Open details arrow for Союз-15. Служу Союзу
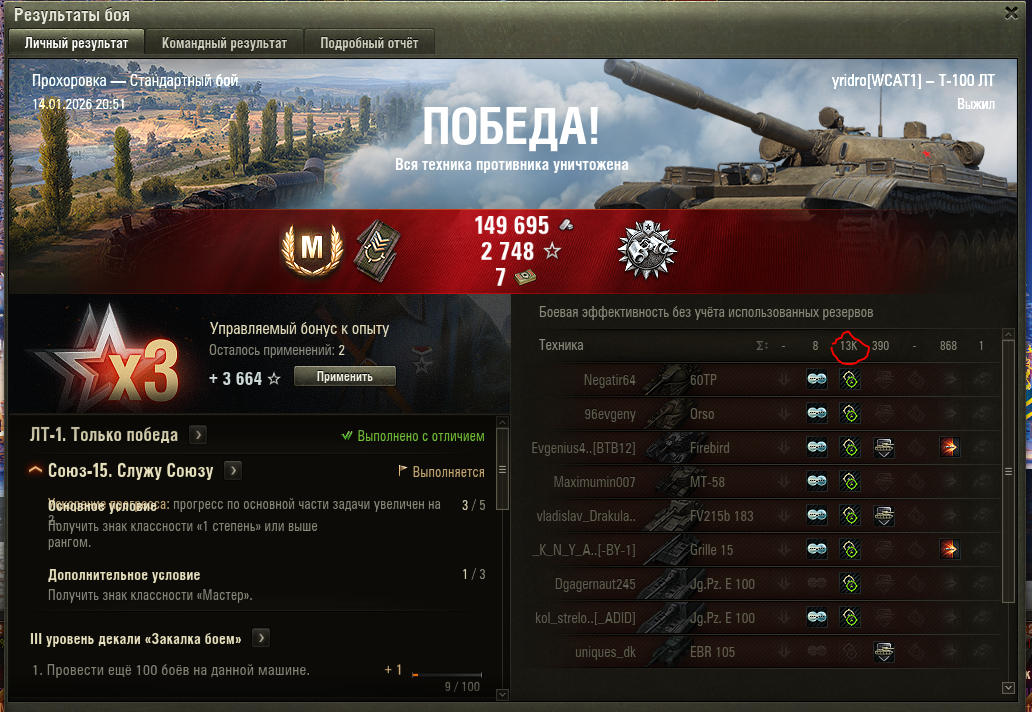 tap(233, 471)
